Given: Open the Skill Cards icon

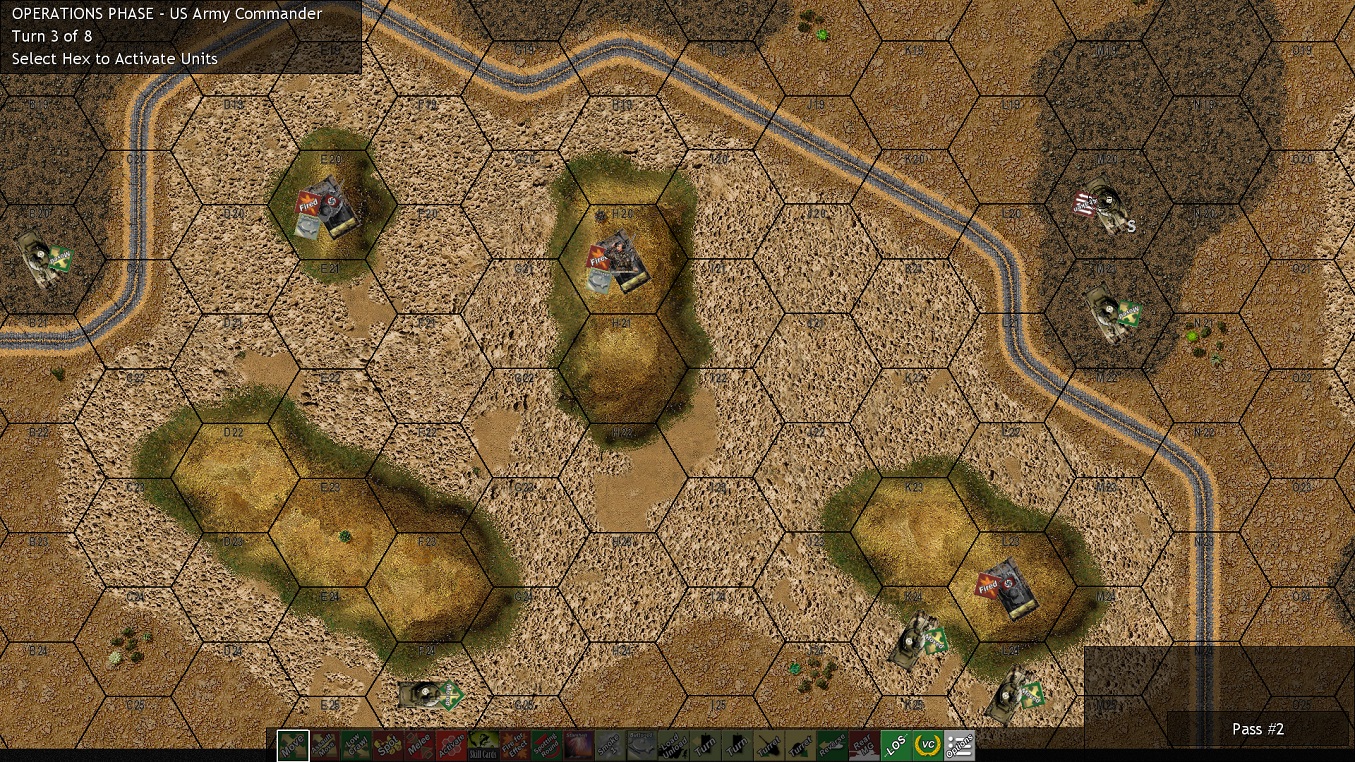Looking at the screenshot, I should point(483,745).
